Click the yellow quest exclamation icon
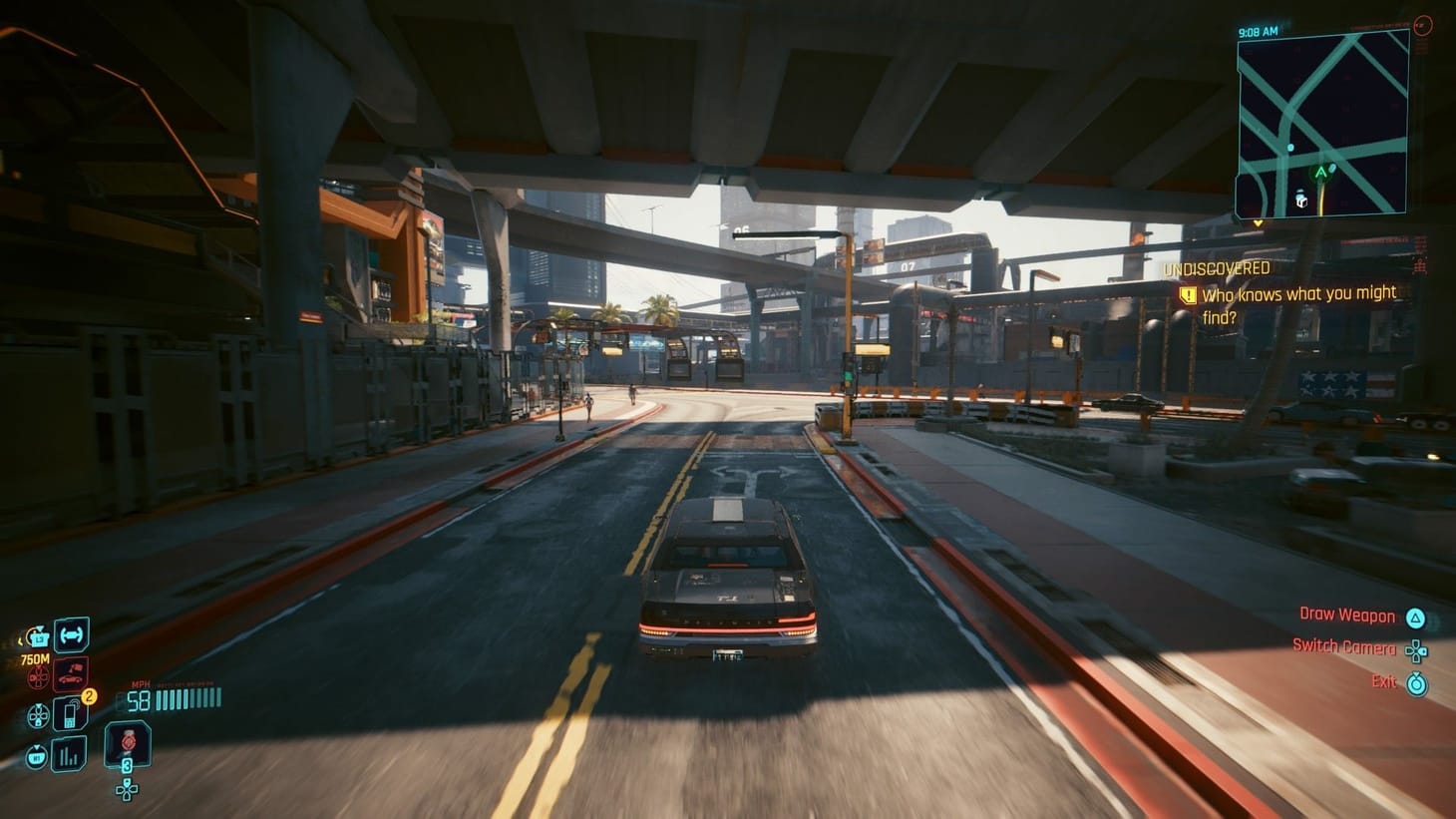The height and width of the screenshot is (819, 1456). pos(1188,294)
